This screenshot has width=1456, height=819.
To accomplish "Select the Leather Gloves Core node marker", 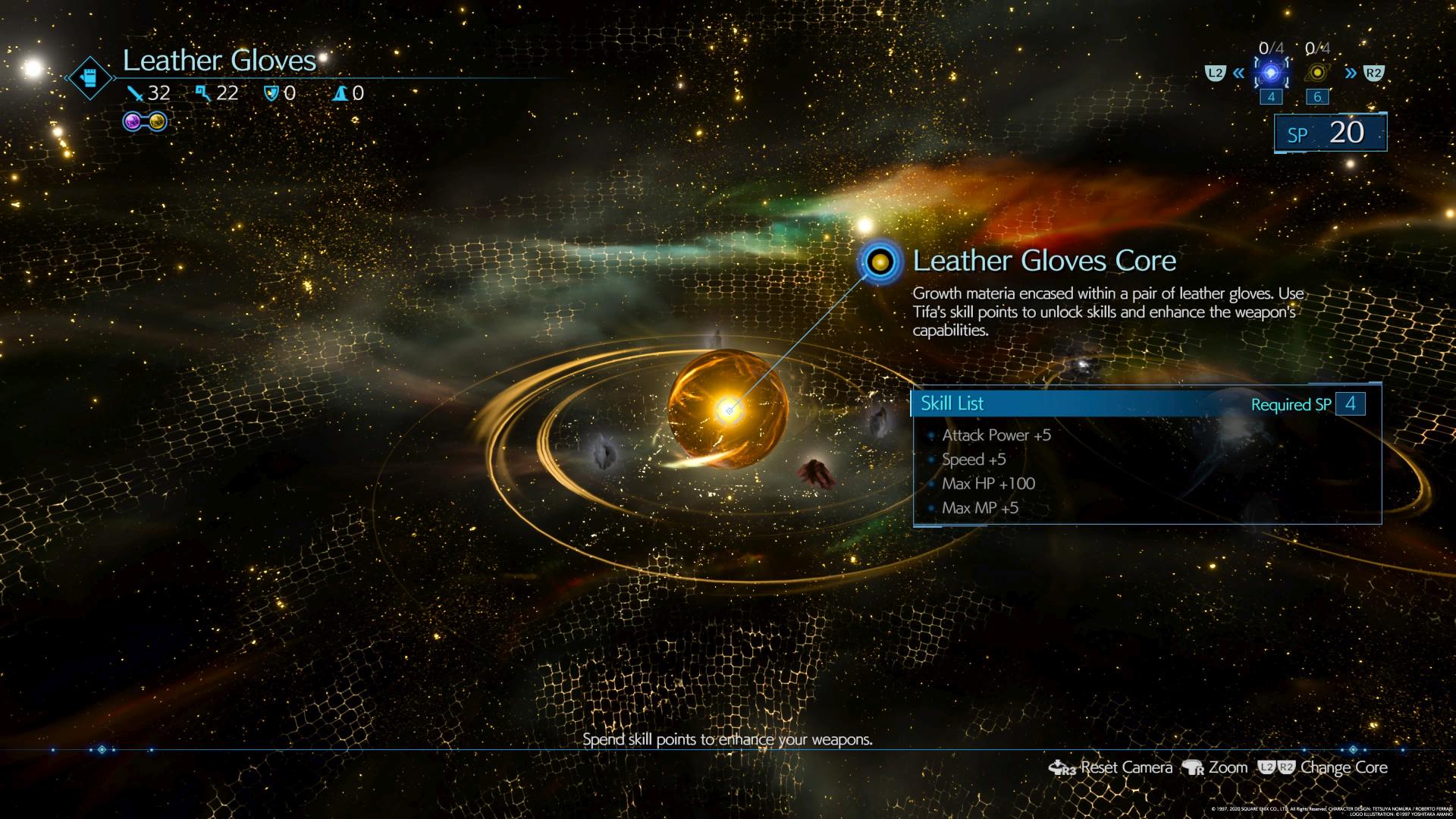I will click(x=880, y=262).
